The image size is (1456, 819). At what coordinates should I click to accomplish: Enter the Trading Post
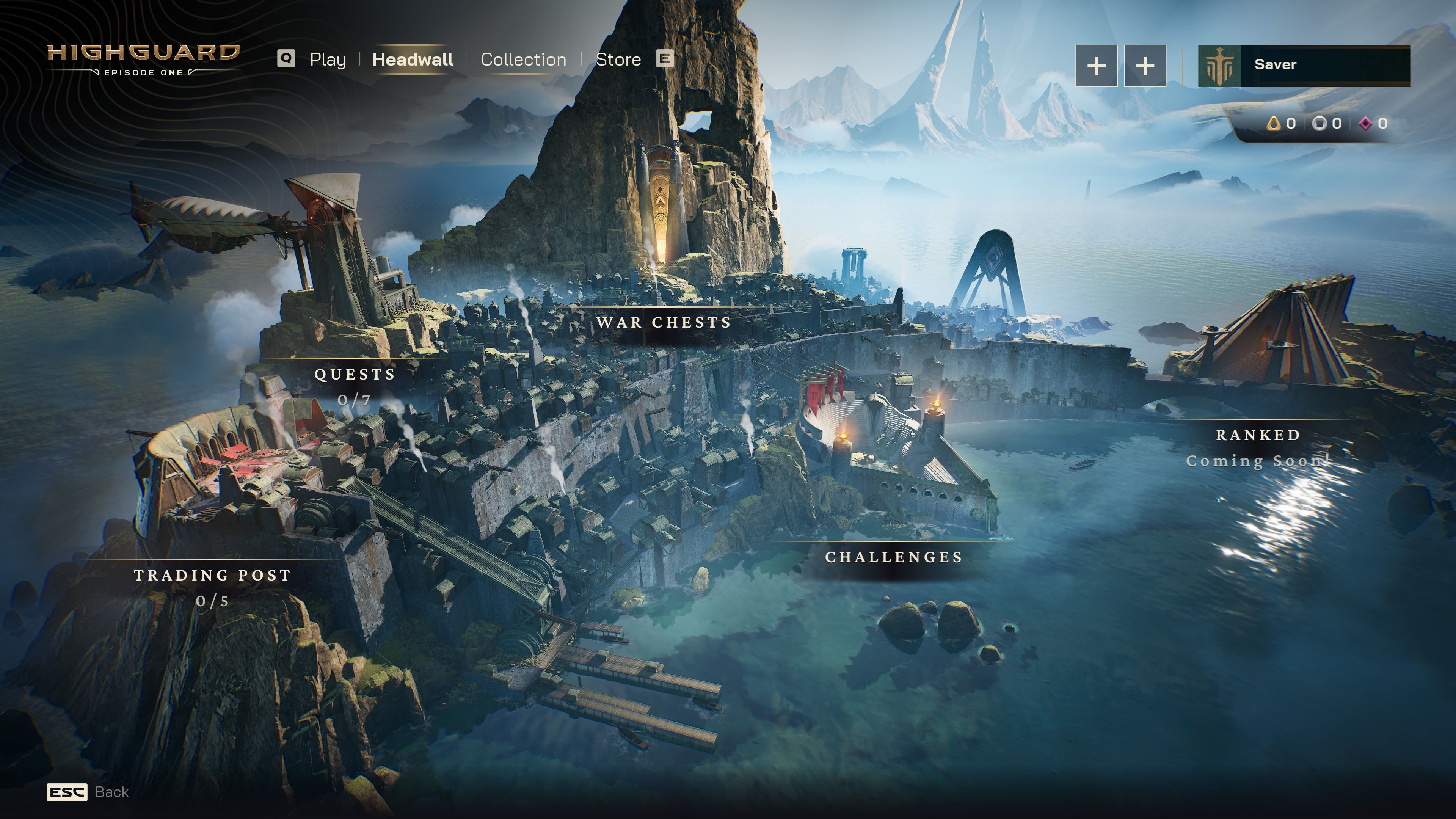click(212, 576)
